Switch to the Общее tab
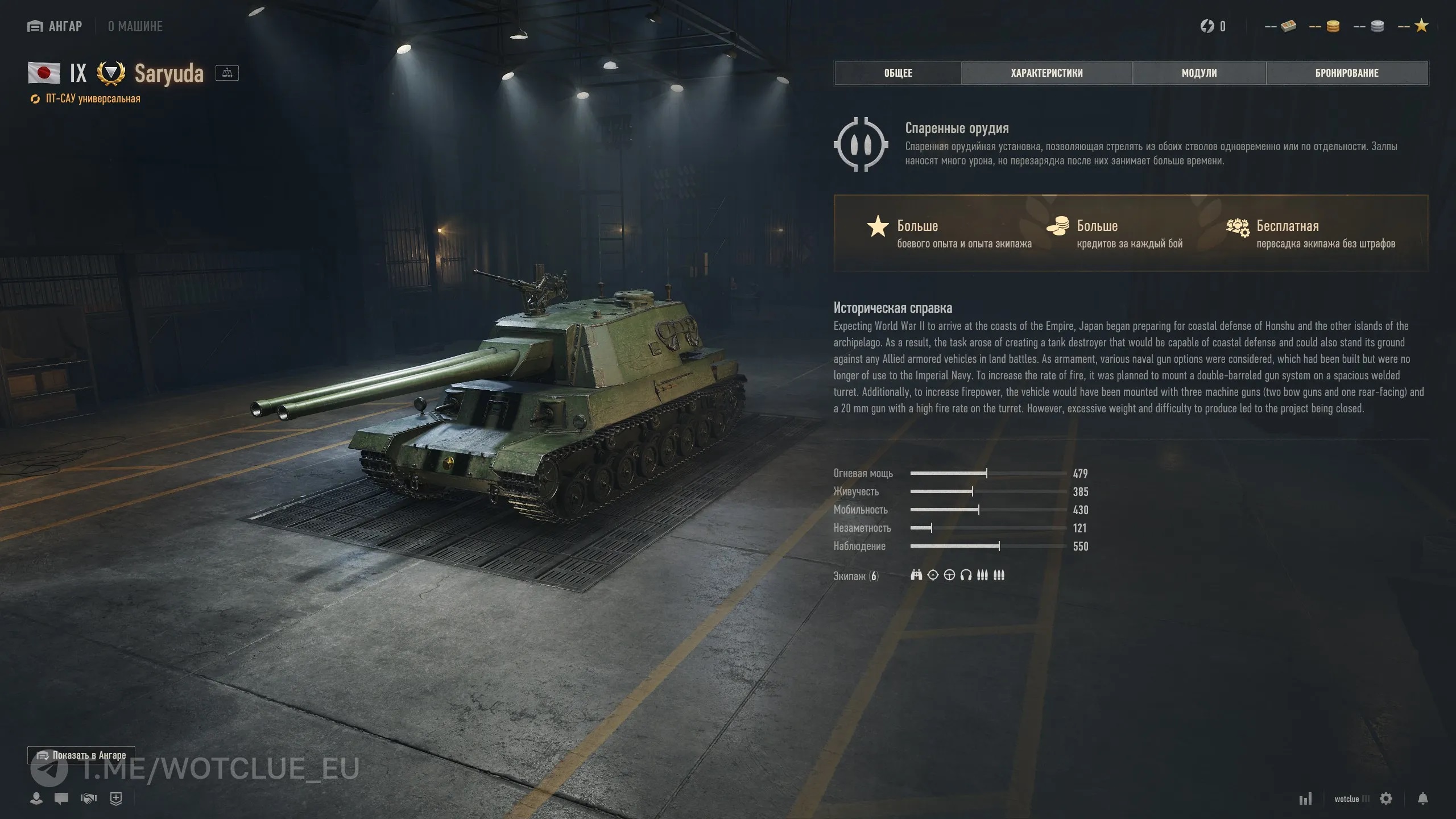The width and height of the screenshot is (1456, 819). (898, 73)
